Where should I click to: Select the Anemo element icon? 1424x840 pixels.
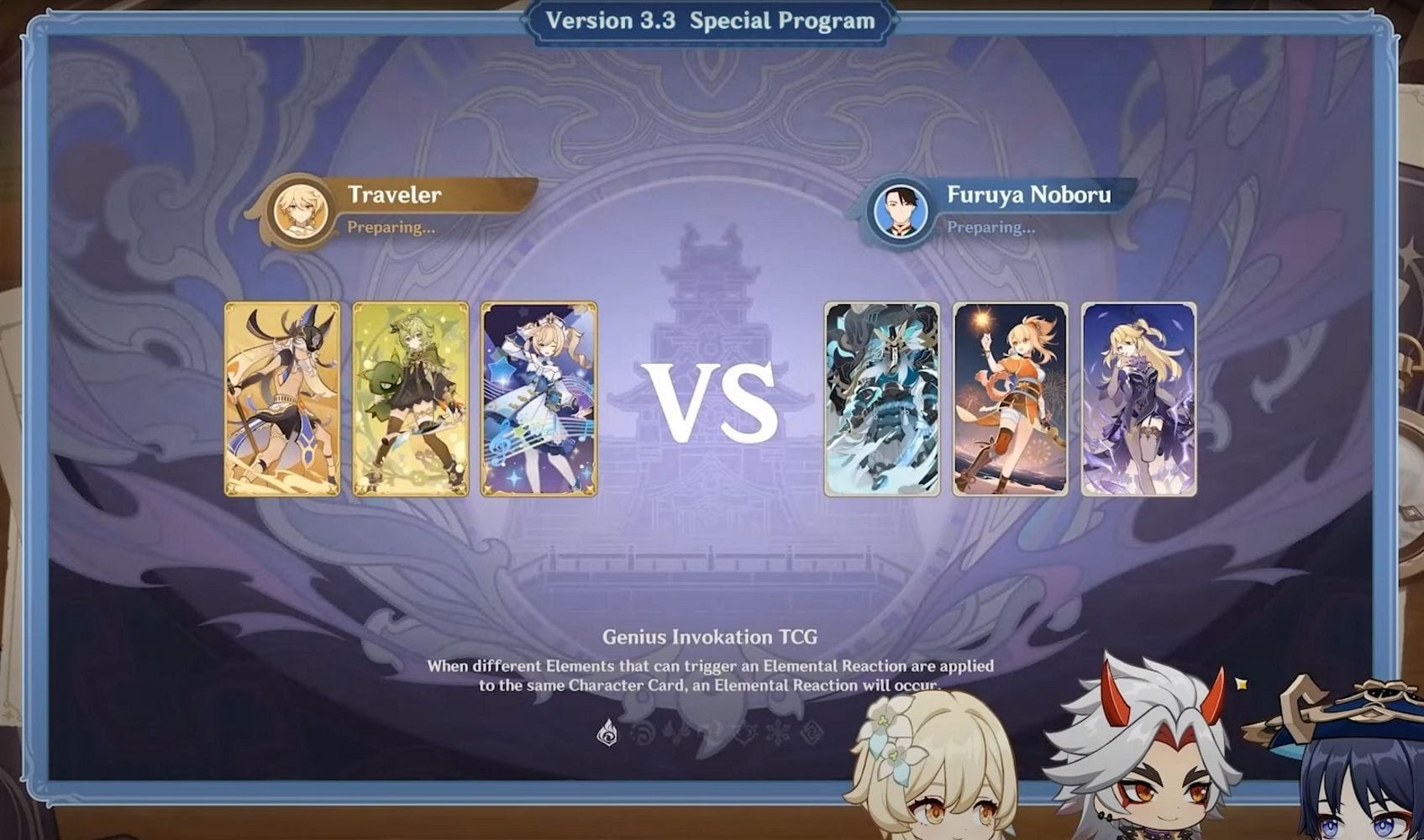(708, 732)
